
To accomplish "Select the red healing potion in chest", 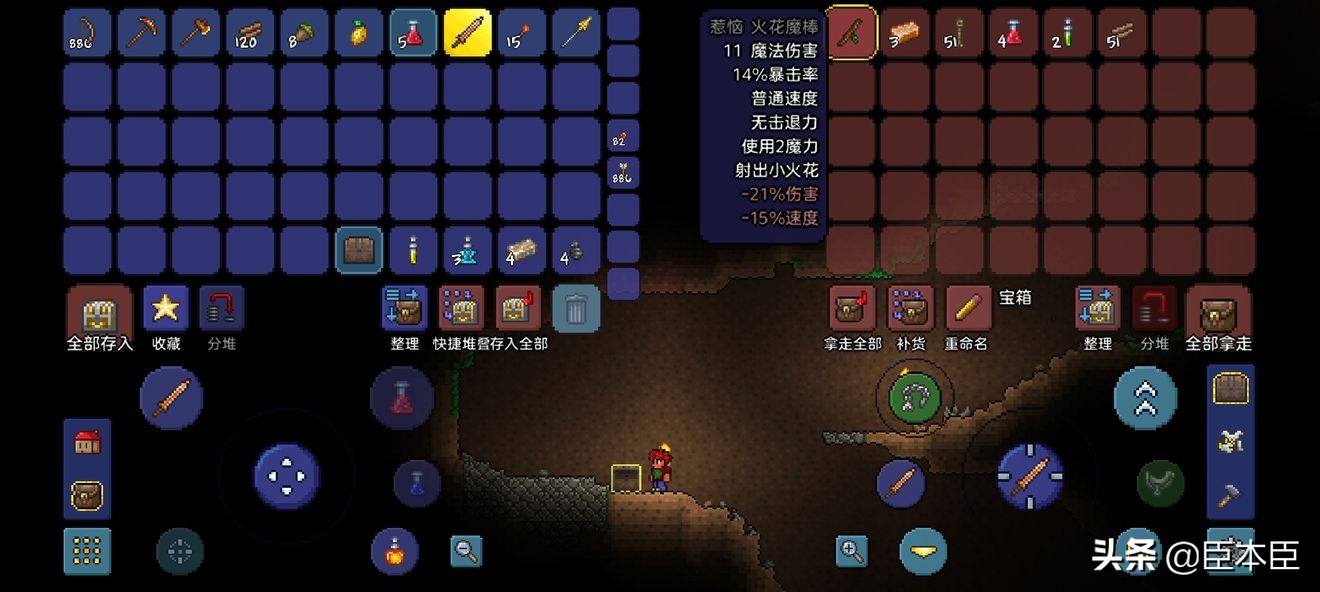I will 1014,33.
